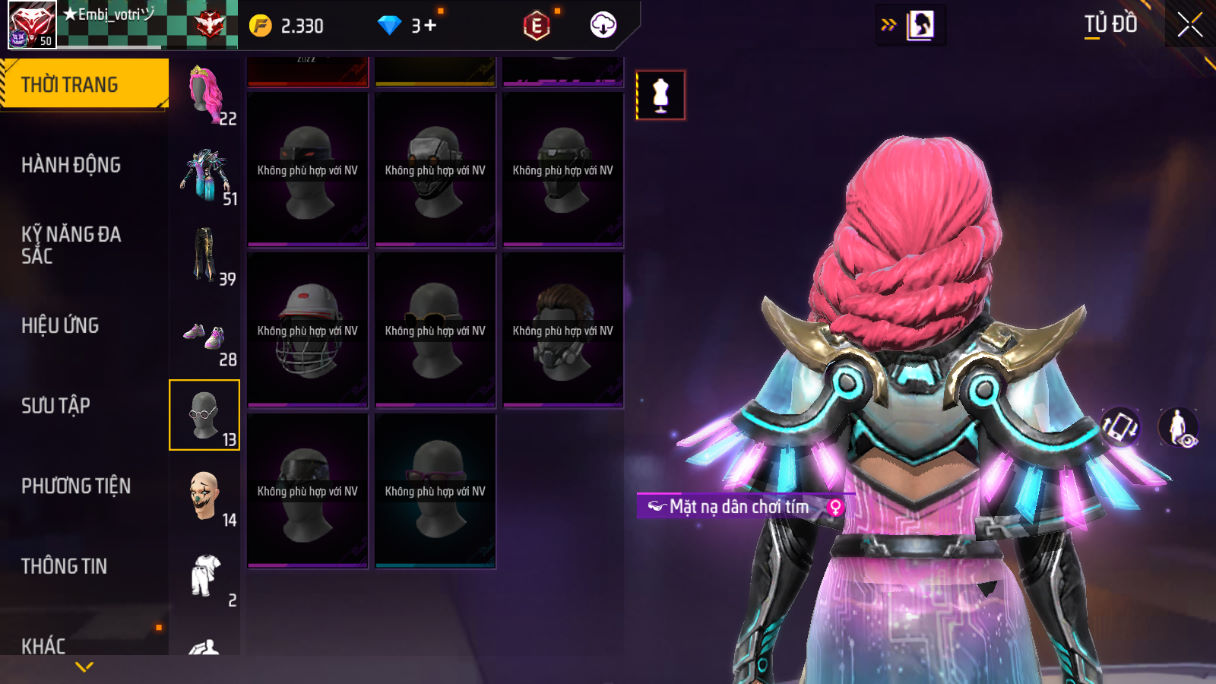
Task: Go to the SƯU TẬP section
Action: coord(56,405)
